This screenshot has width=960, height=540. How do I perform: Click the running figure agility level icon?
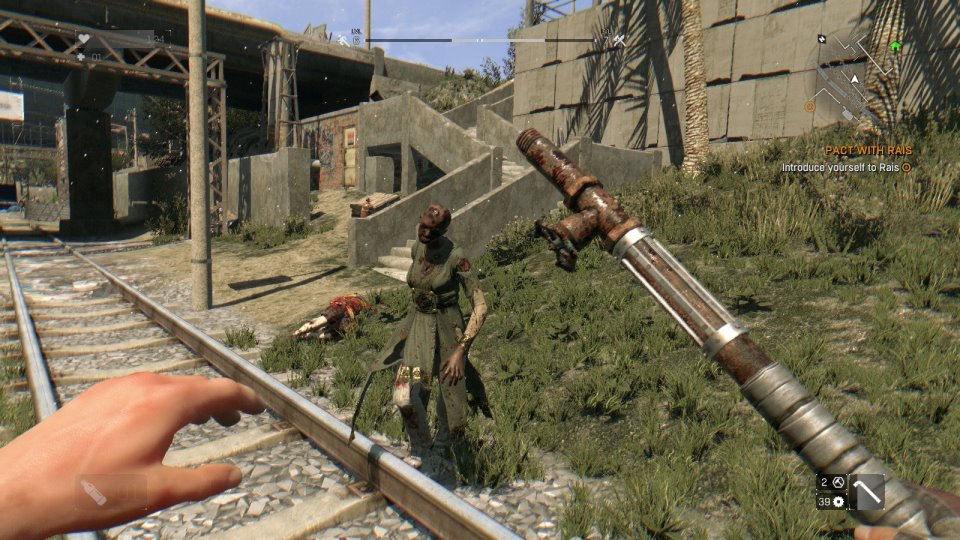pos(342,40)
